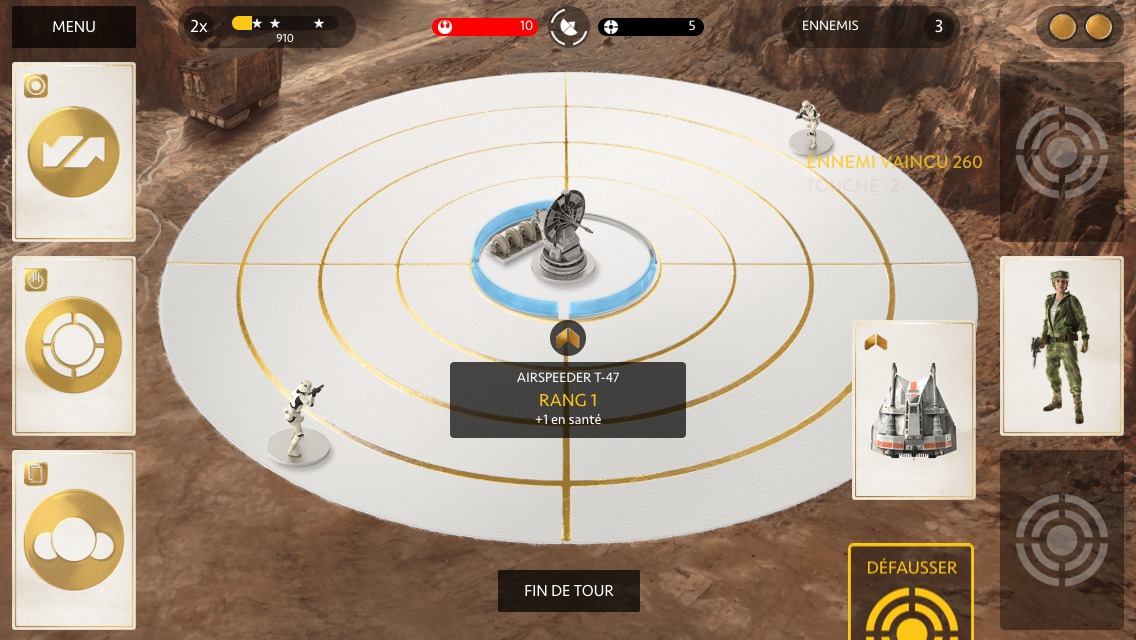Open the MENU button
The height and width of the screenshot is (640, 1136).
(74, 27)
